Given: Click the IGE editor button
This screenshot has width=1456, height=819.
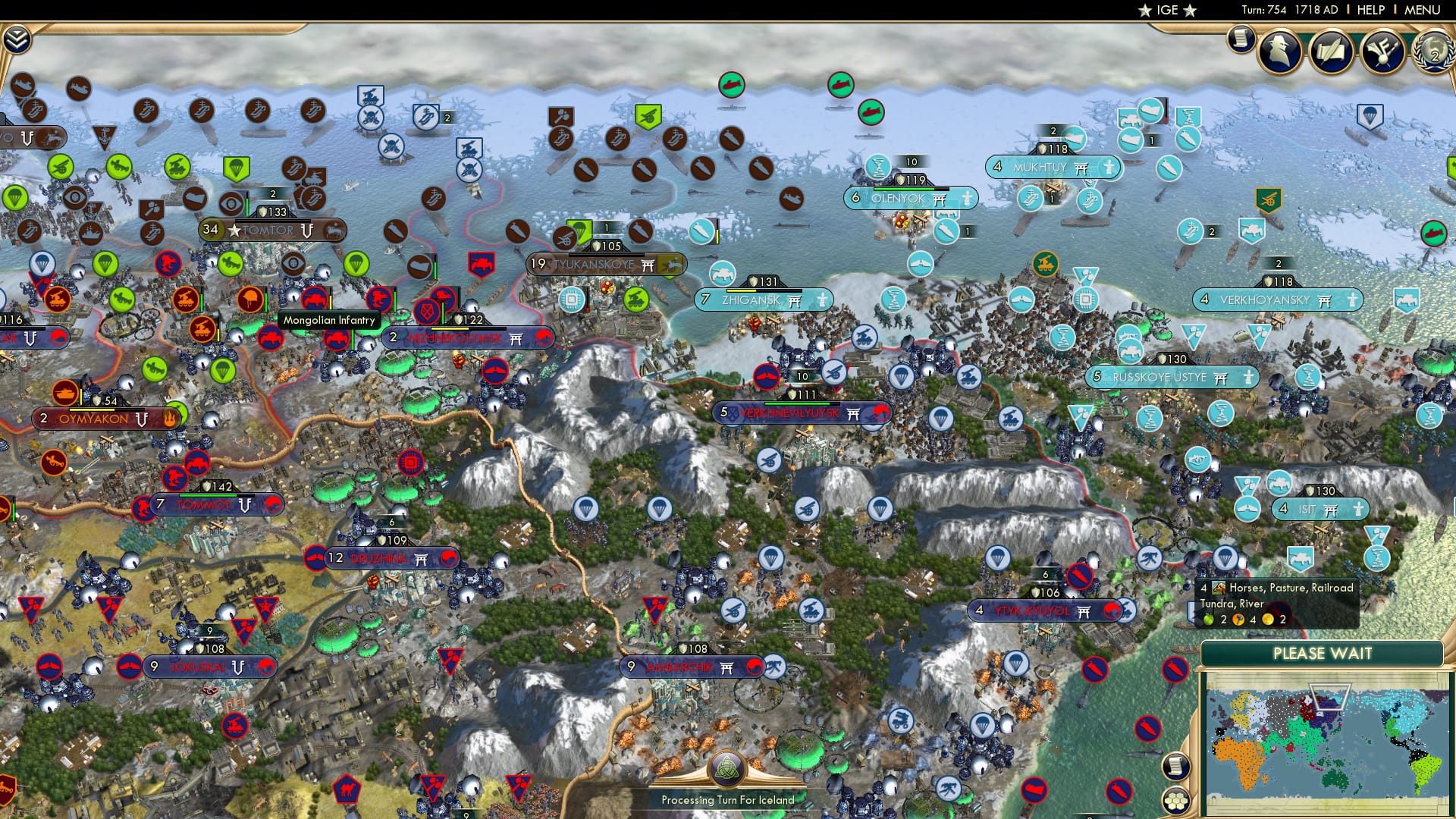Looking at the screenshot, I should 1168,11.
